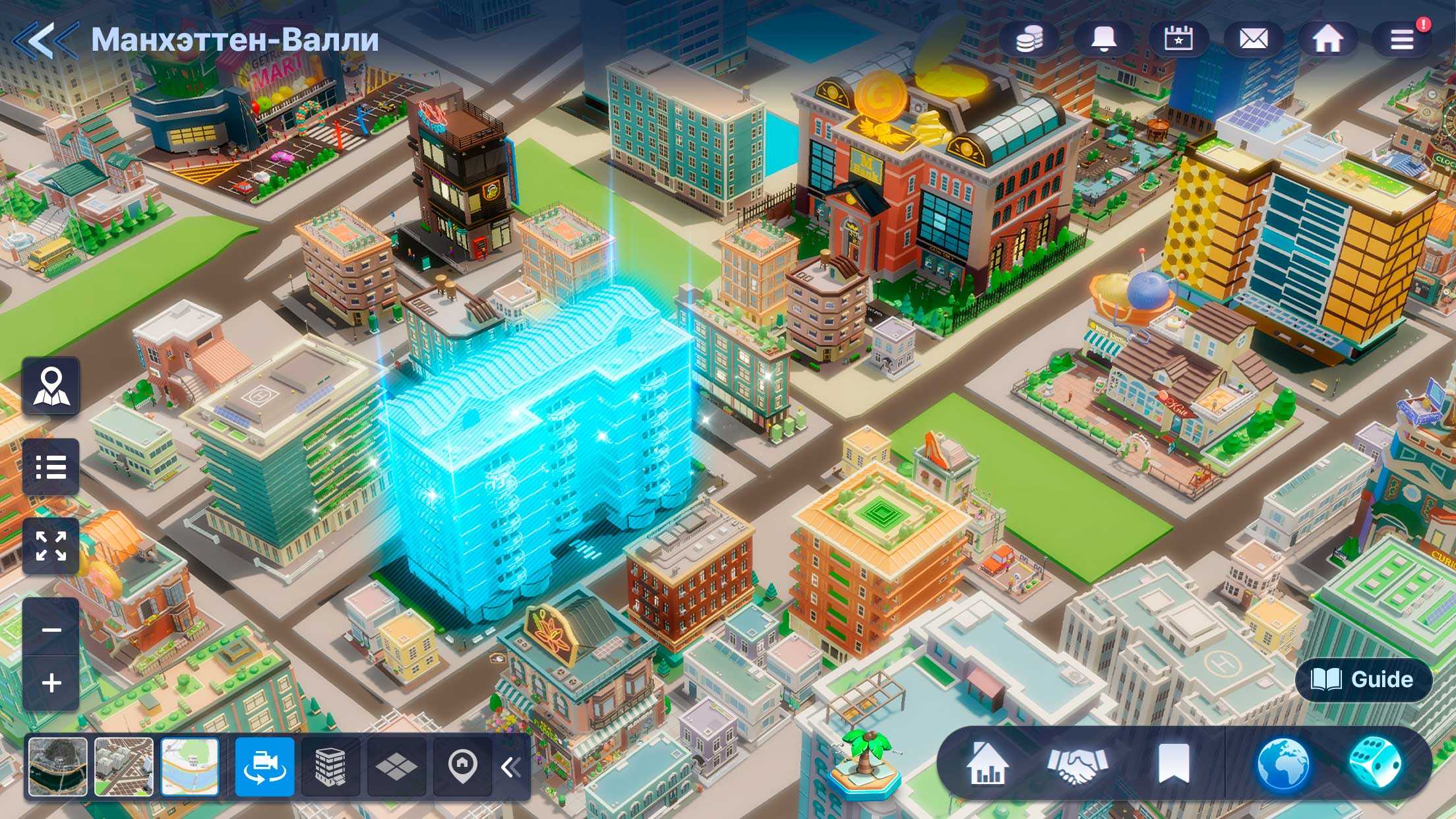This screenshot has width=1456, height=819.
Task: Activate the rotating camera view button
Action: click(265, 766)
